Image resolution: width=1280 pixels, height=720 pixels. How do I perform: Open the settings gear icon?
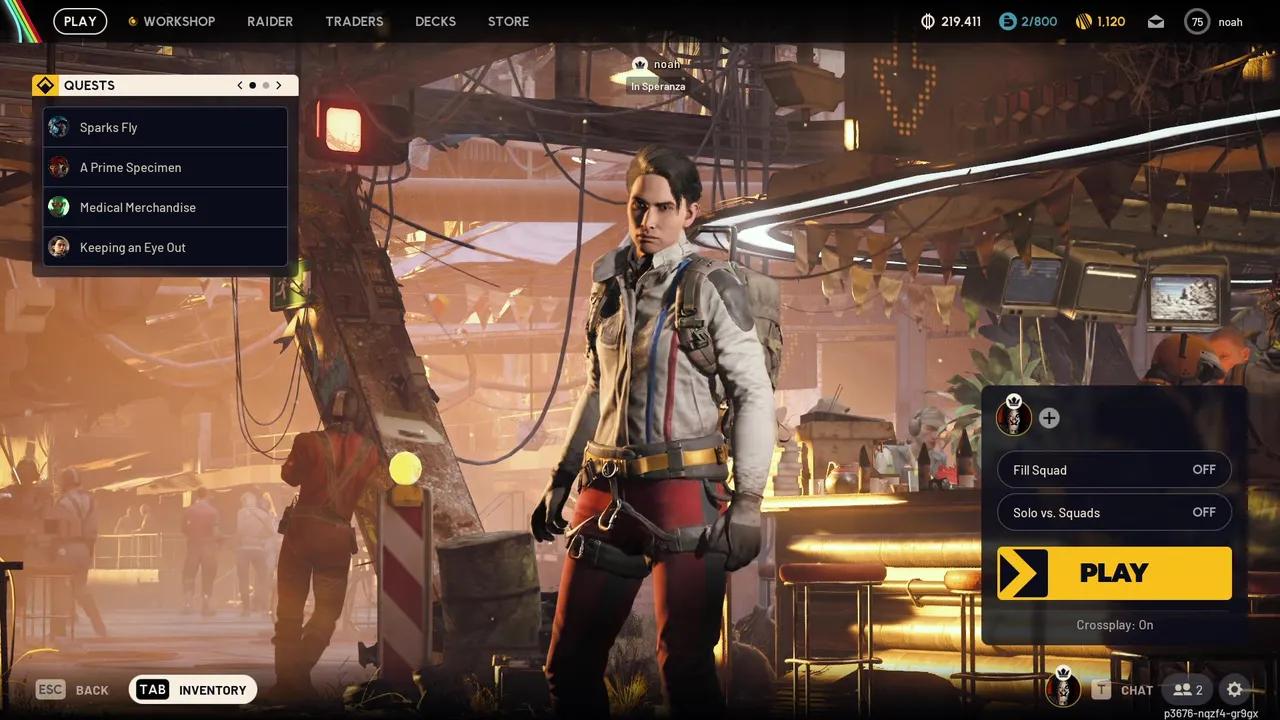(x=1235, y=689)
